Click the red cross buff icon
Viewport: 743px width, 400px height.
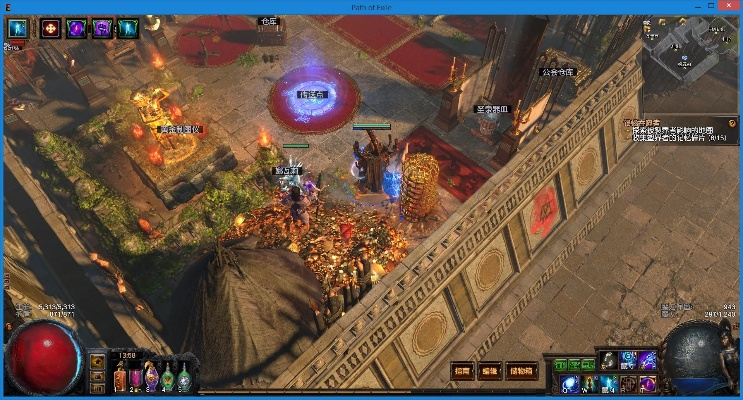[50, 28]
